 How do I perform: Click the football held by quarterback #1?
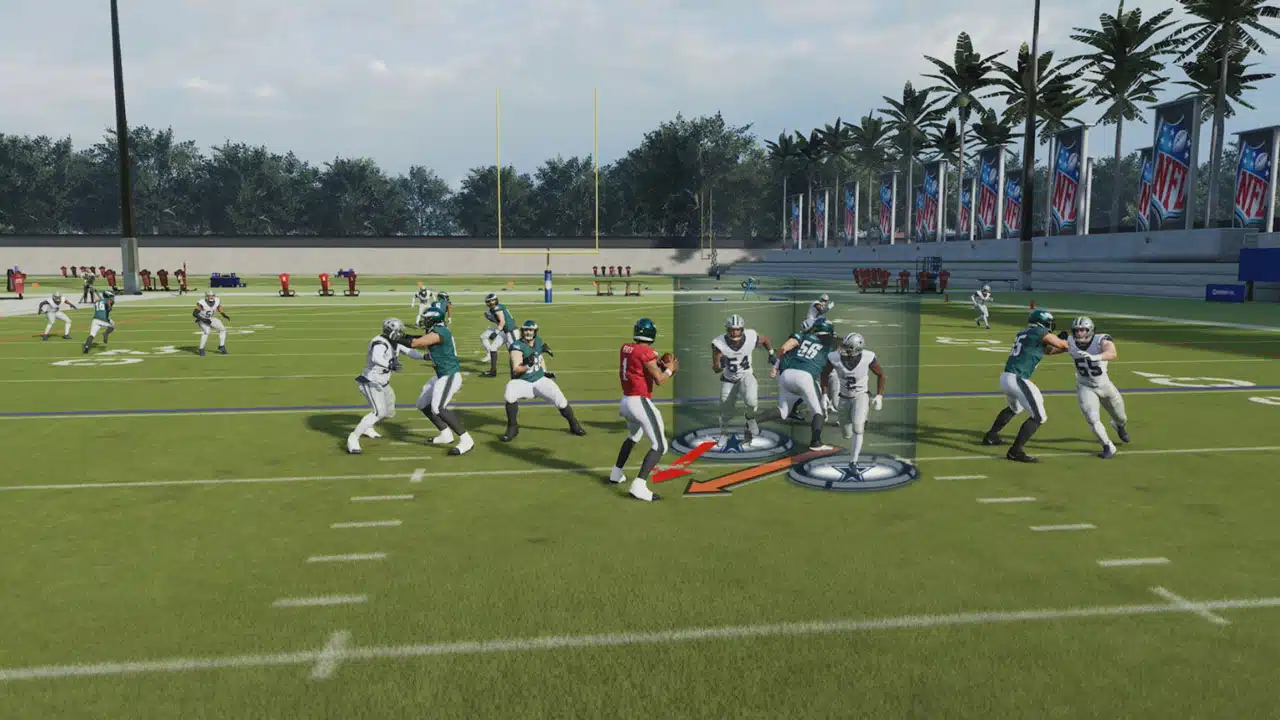coord(667,358)
